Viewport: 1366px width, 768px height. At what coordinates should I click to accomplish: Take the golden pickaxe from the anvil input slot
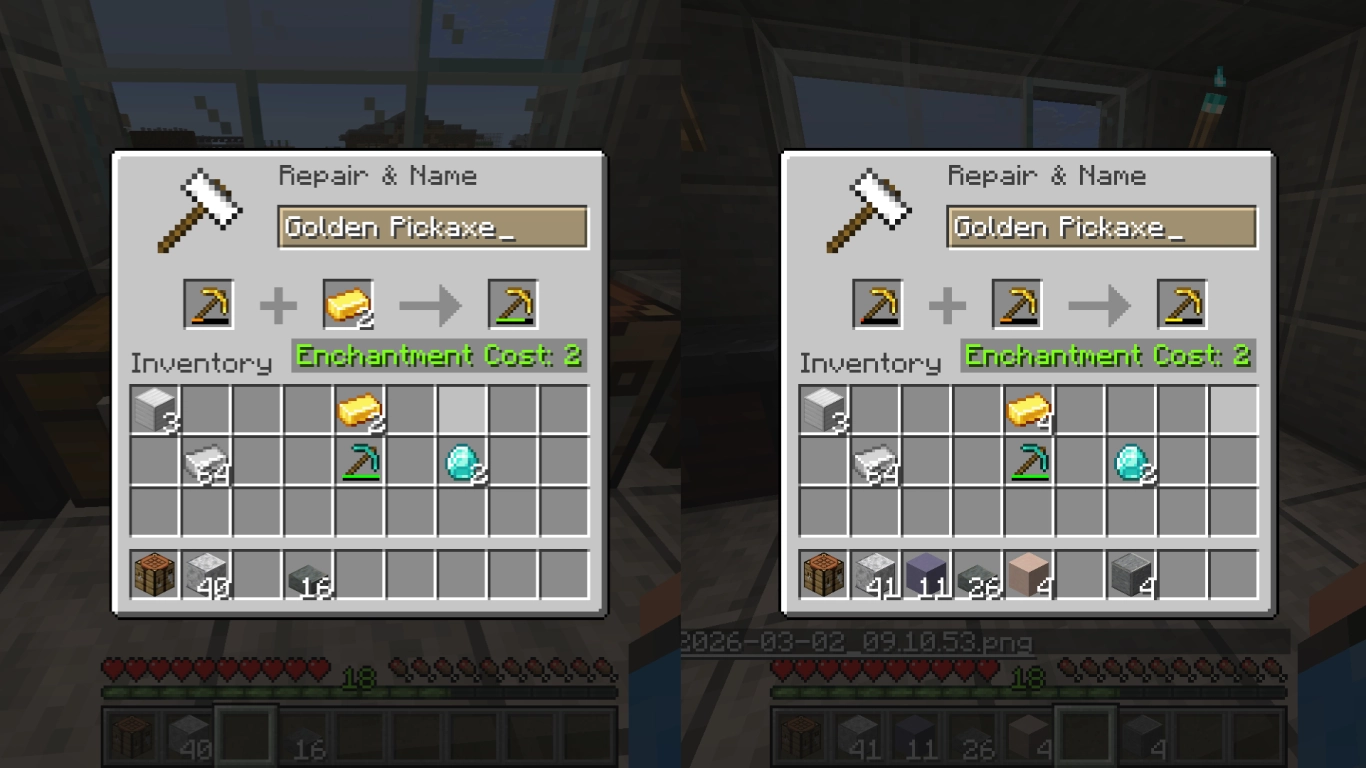(207, 304)
